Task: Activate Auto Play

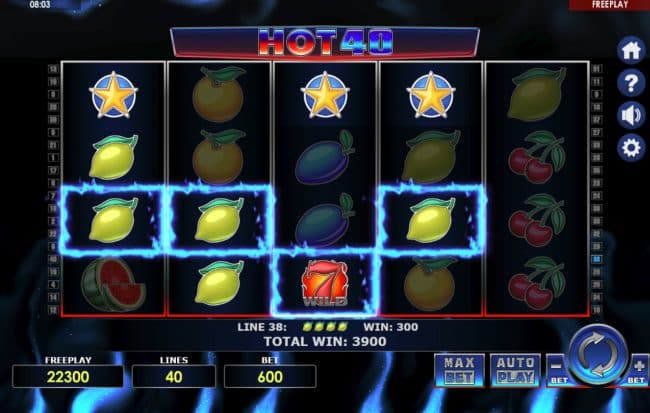Action: [515, 370]
